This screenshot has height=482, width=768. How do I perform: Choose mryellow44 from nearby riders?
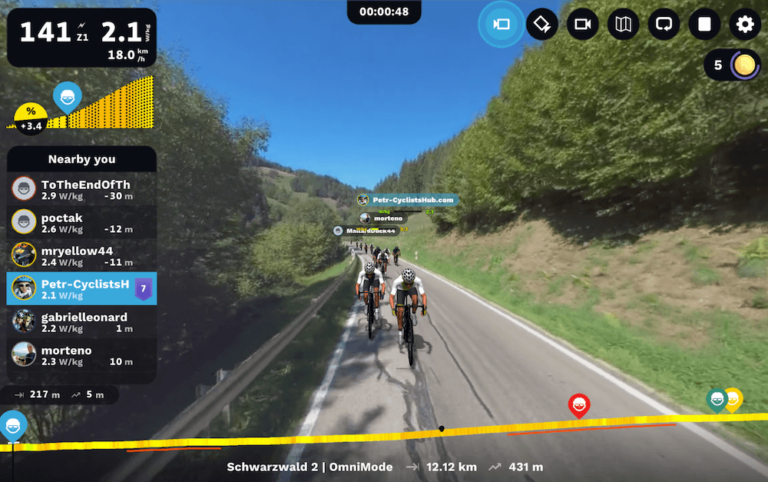(x=82, y=255)
